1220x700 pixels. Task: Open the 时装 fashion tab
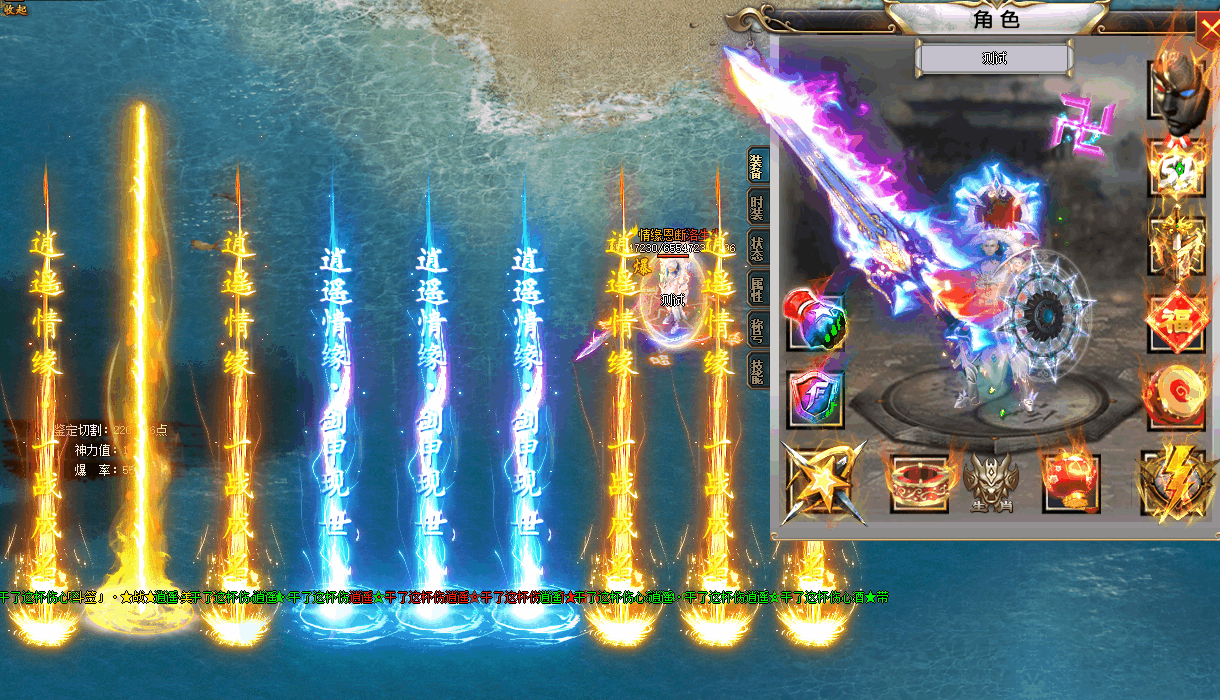tap(756, 208)
